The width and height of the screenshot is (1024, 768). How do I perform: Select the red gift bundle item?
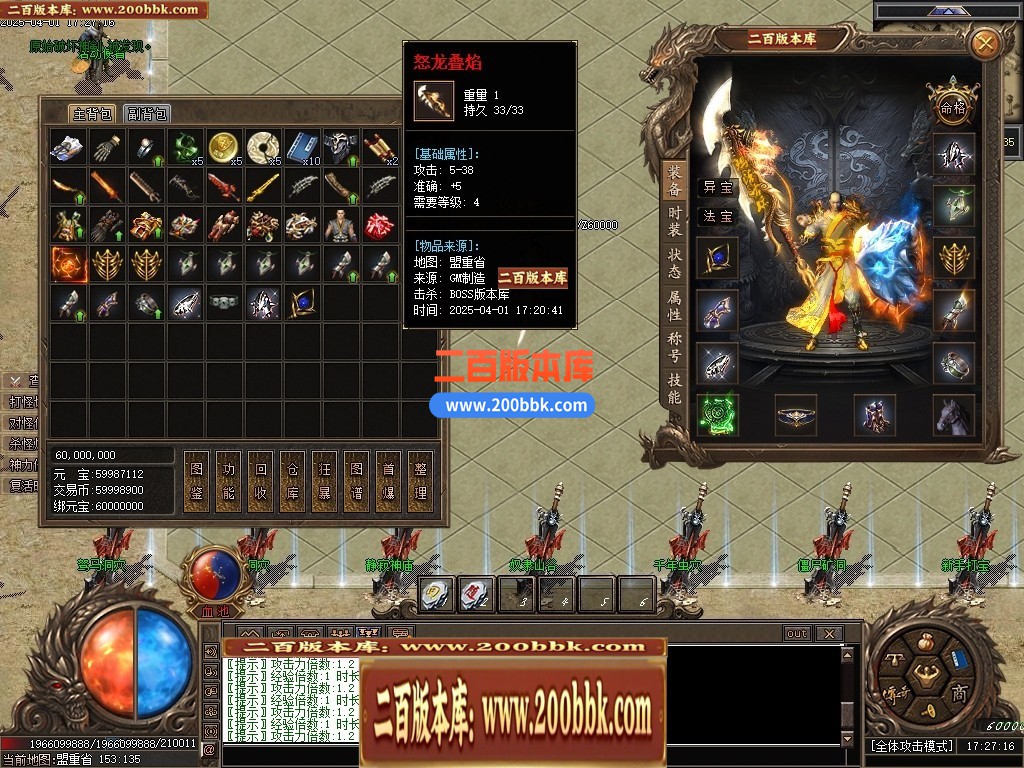pos(379,224)
